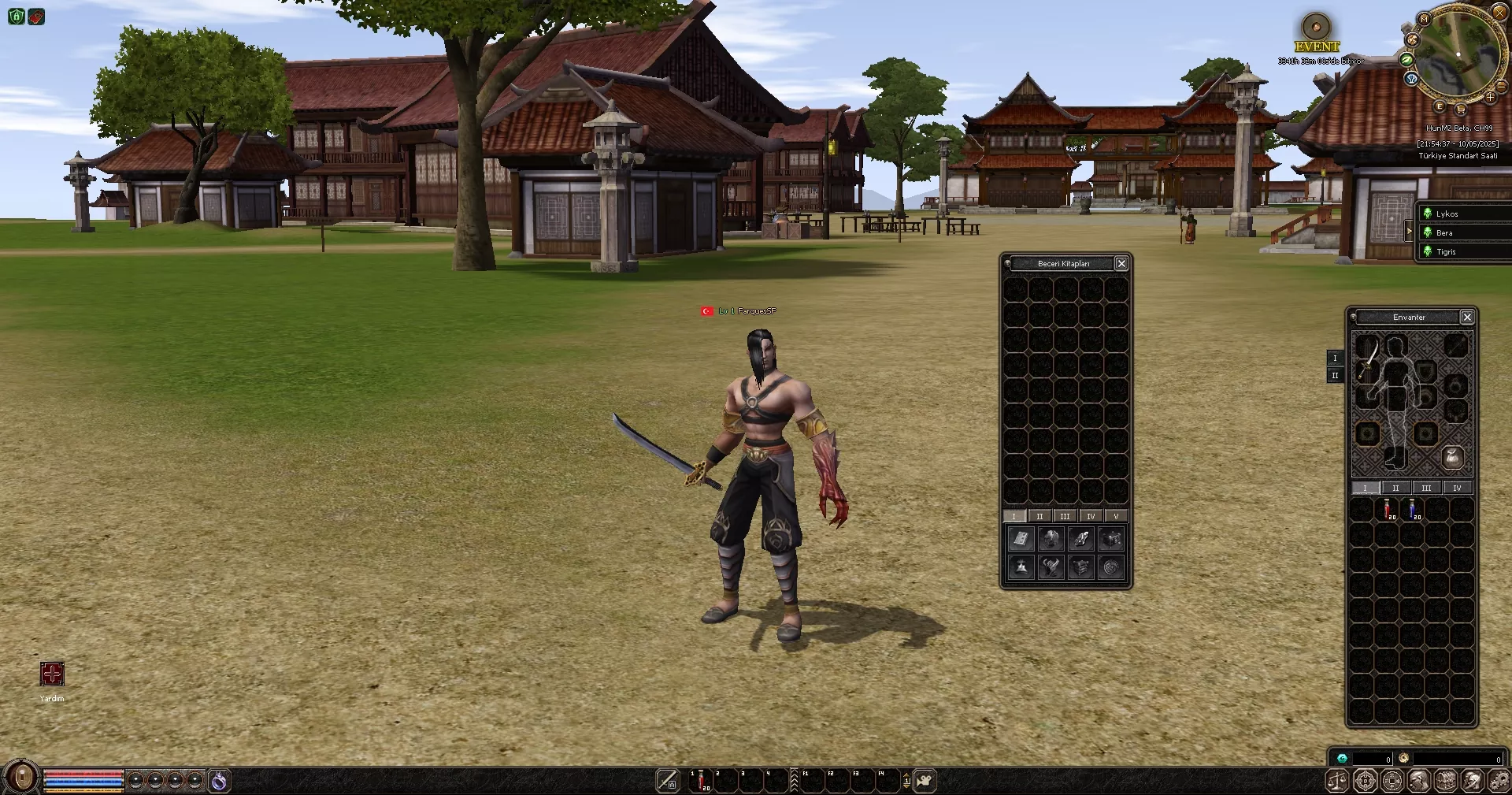Click the green Tigris buff icon
The width and height of the screenshot is (1512, 795).
click(x=1426, y=251)
